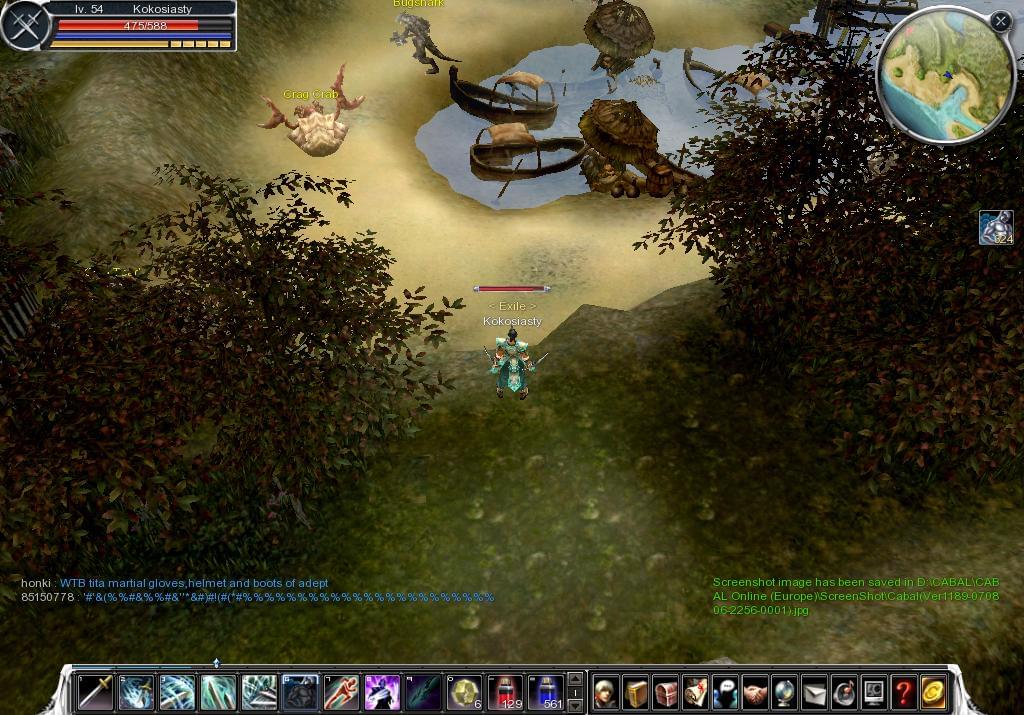This screenshot has width=1024, height=715.
Task: Open the red question mark help
Action: click(904, 692)
